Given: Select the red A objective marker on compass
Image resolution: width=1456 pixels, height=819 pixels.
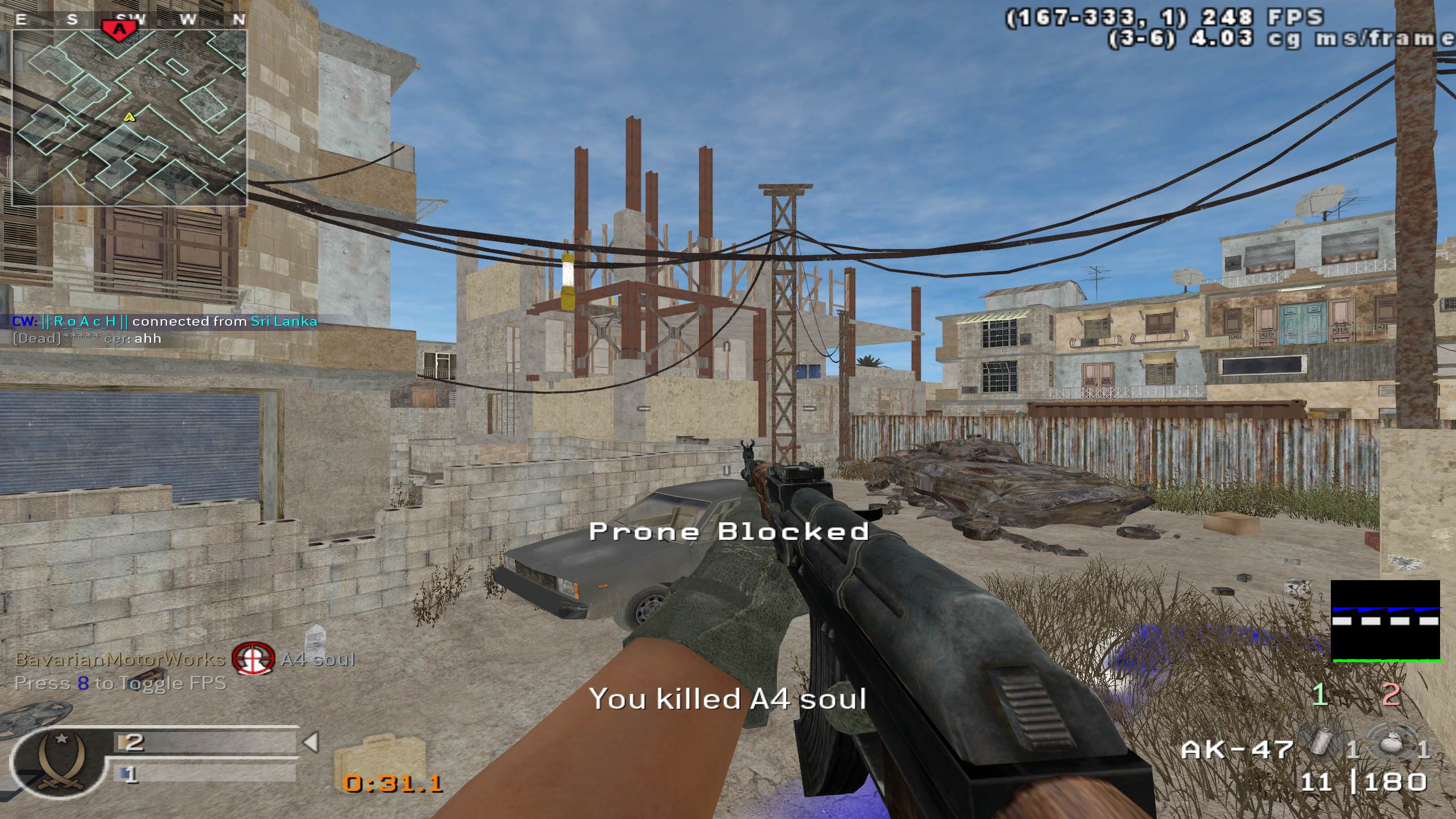Looking at the screenshot, I should tap(119, 26).
